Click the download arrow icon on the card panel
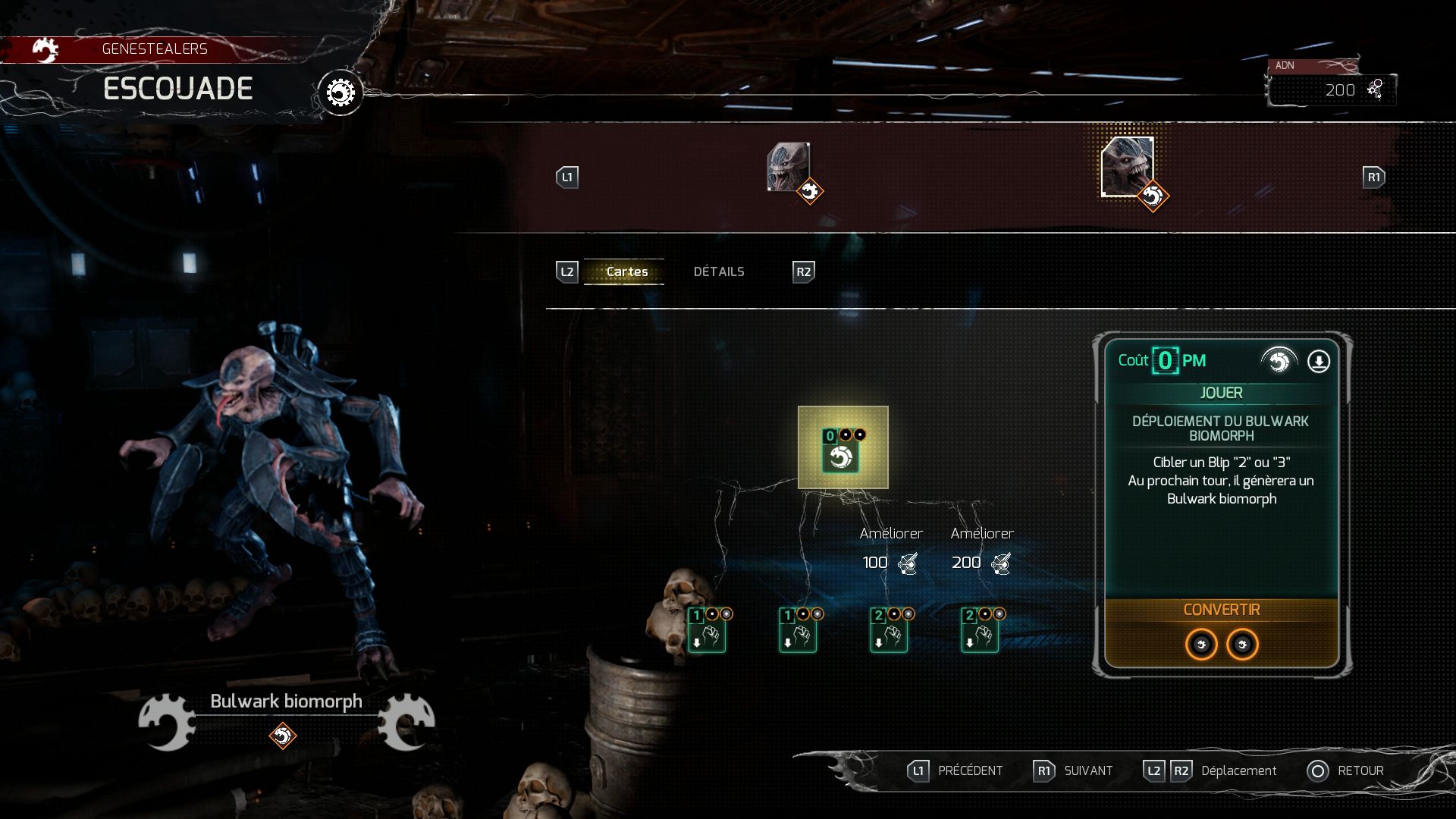The width and height of the screenshot is (1456, 819). click(x=1317, y=362)
